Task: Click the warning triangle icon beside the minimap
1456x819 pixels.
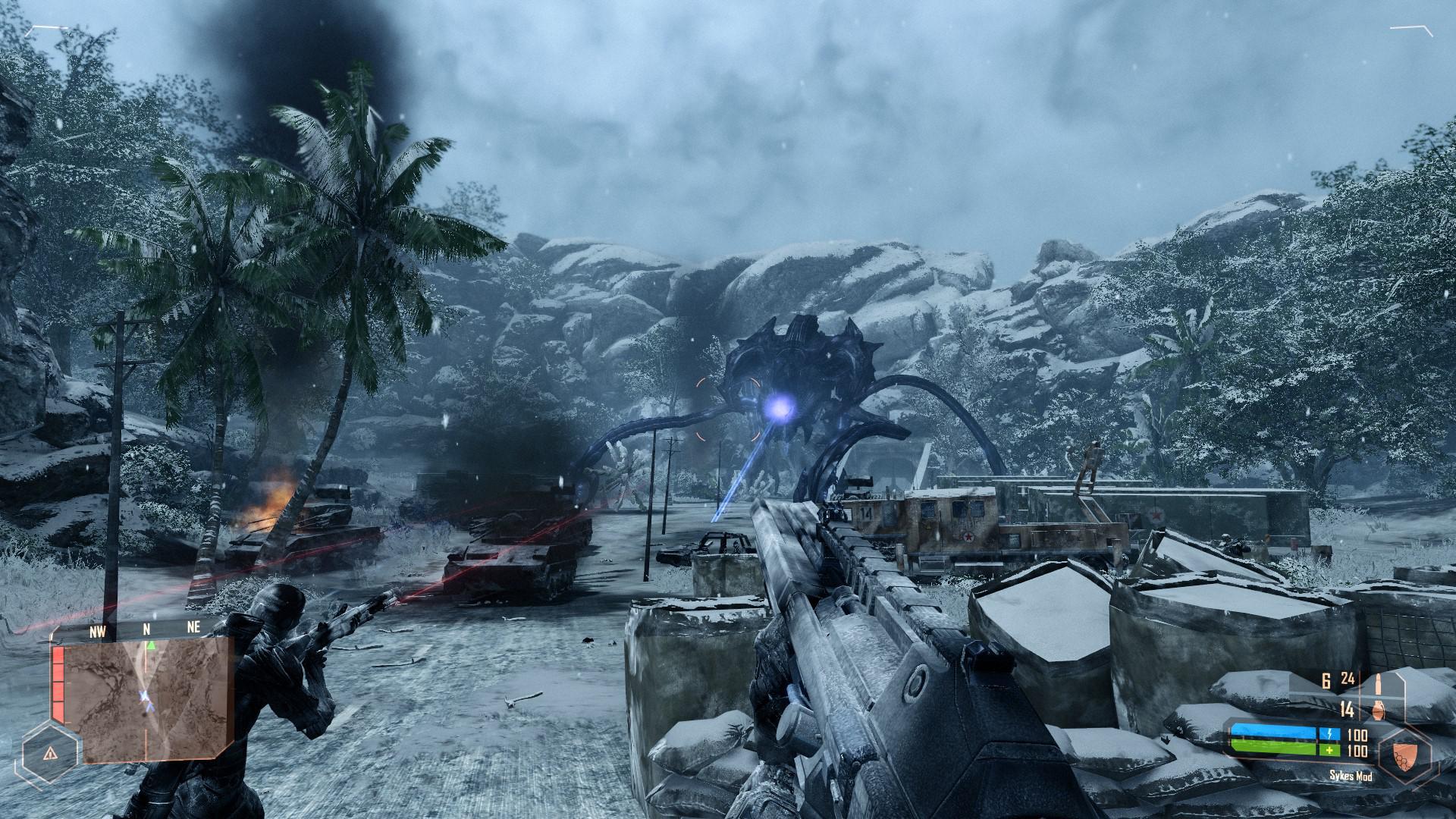Action: (x=49, y=754)
